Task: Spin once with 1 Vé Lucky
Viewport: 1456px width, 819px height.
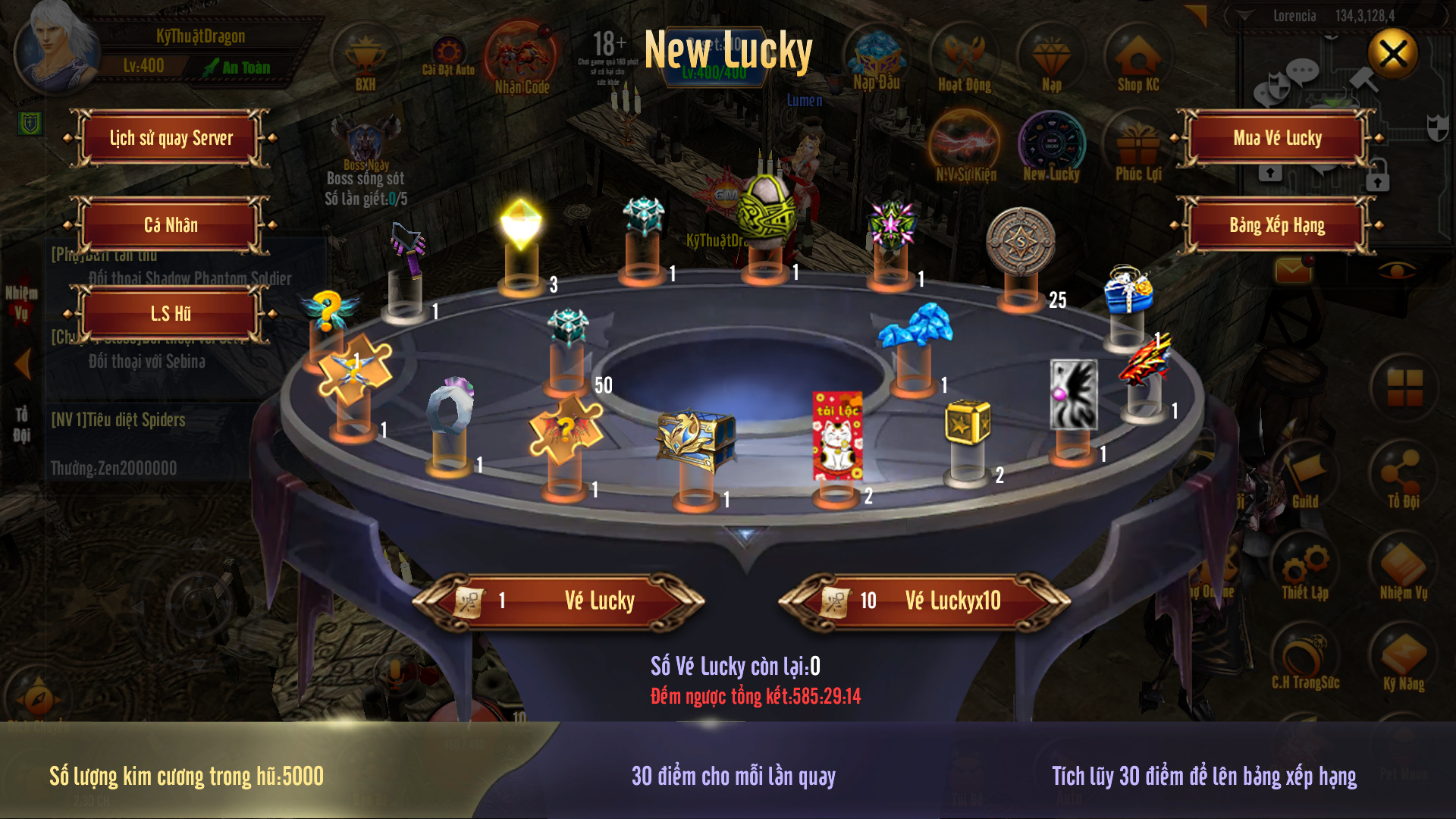Action: (559, 601)
